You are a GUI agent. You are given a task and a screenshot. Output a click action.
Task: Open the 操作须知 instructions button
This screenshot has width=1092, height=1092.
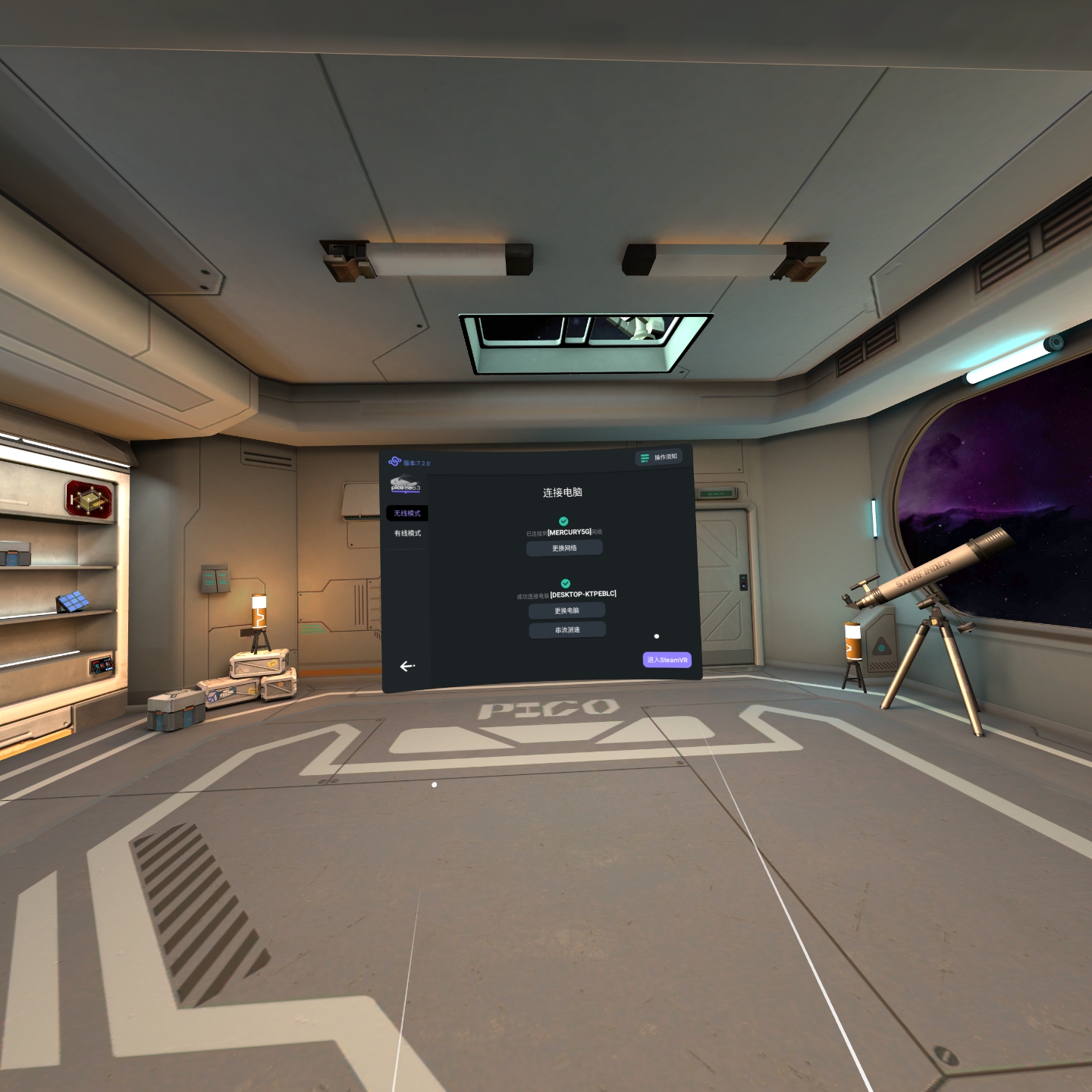[659, 457]
